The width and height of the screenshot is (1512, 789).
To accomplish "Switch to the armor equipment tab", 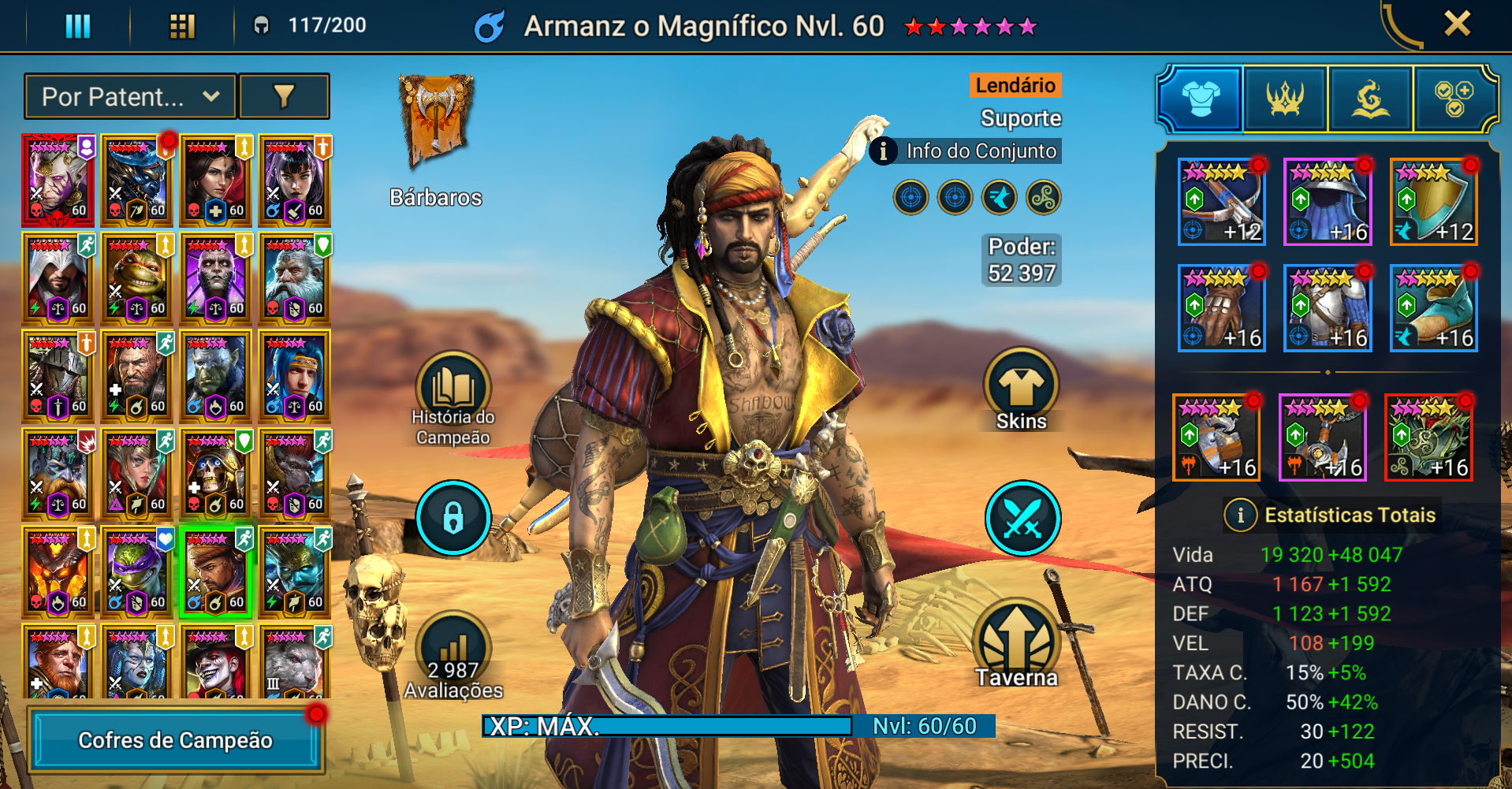I will pyautogui.click(x=1200, y=99).
